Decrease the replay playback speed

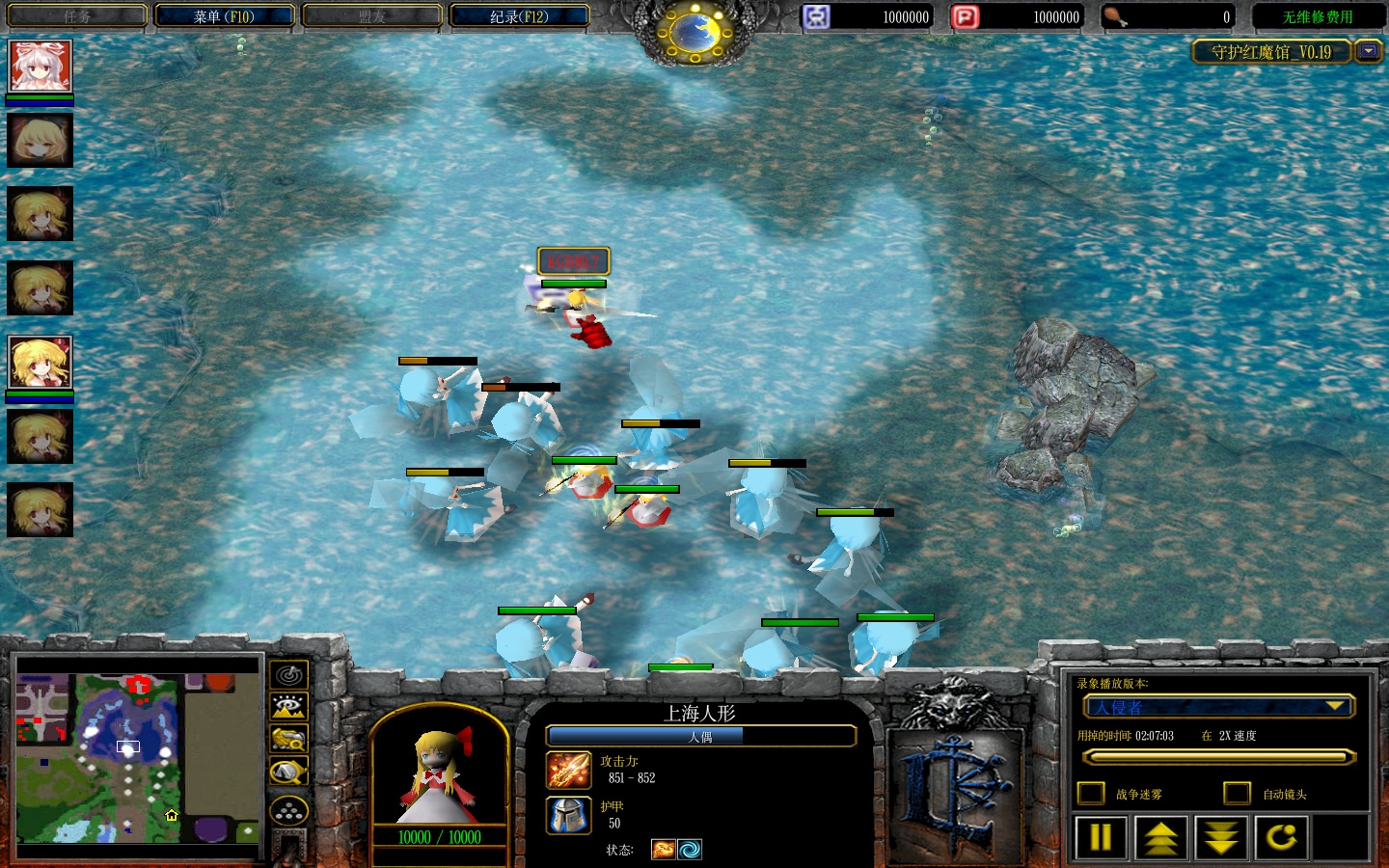(x=1221, y=837)
